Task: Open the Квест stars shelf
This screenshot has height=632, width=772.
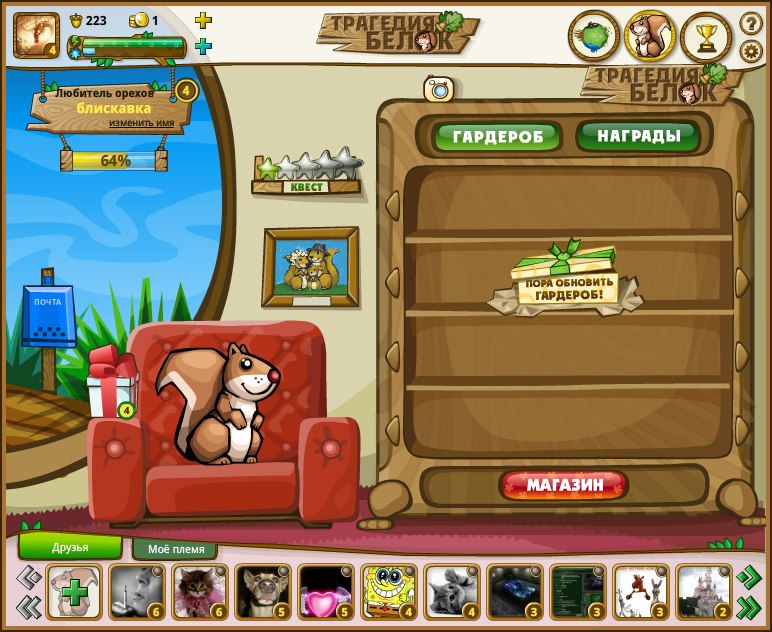Action: pos(306,172)
